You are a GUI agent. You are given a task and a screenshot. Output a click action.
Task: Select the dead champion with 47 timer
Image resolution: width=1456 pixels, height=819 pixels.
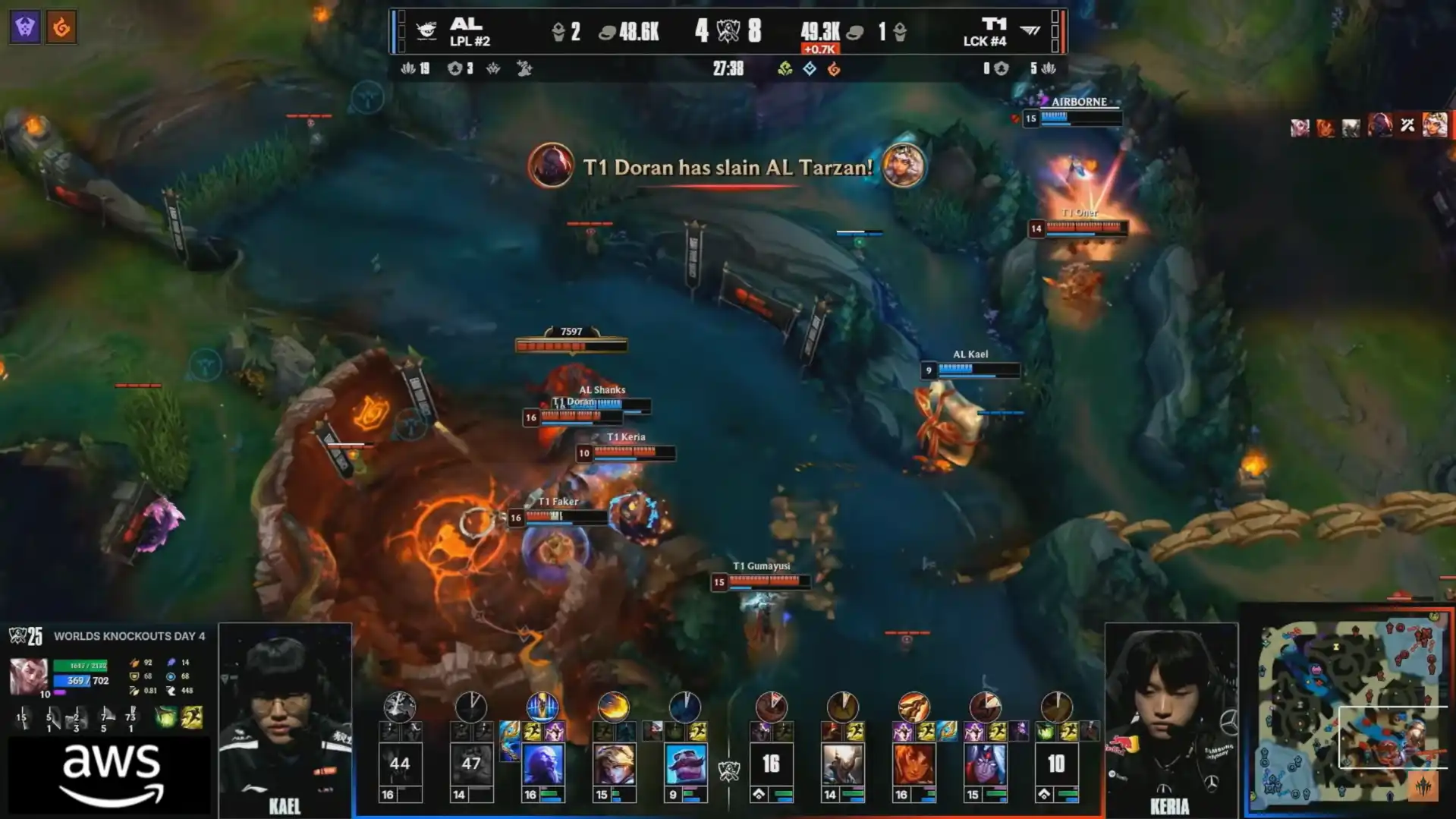(x=471, y=764)
